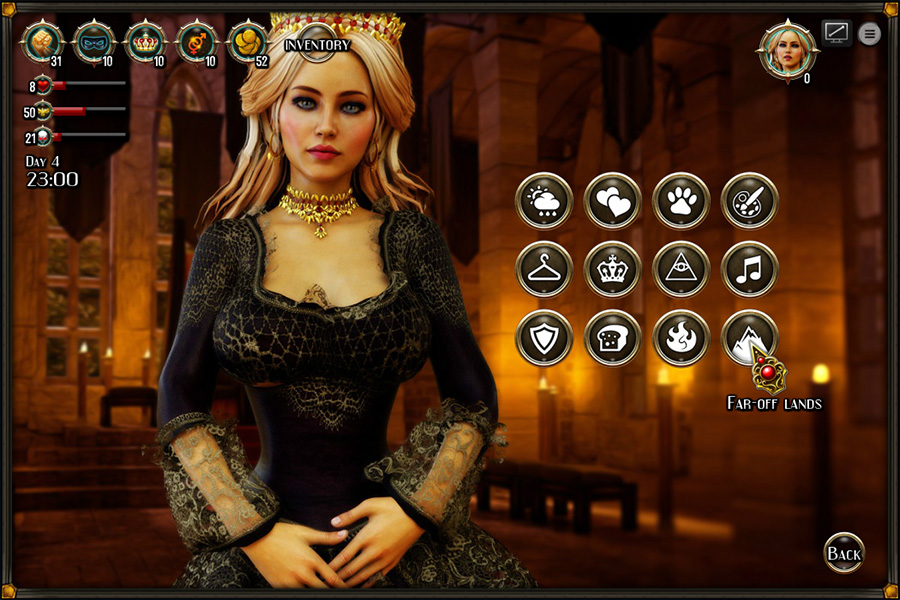This screenshot has width=900, height=600.
Task: Select the flame topic
Action: [681, 338]
